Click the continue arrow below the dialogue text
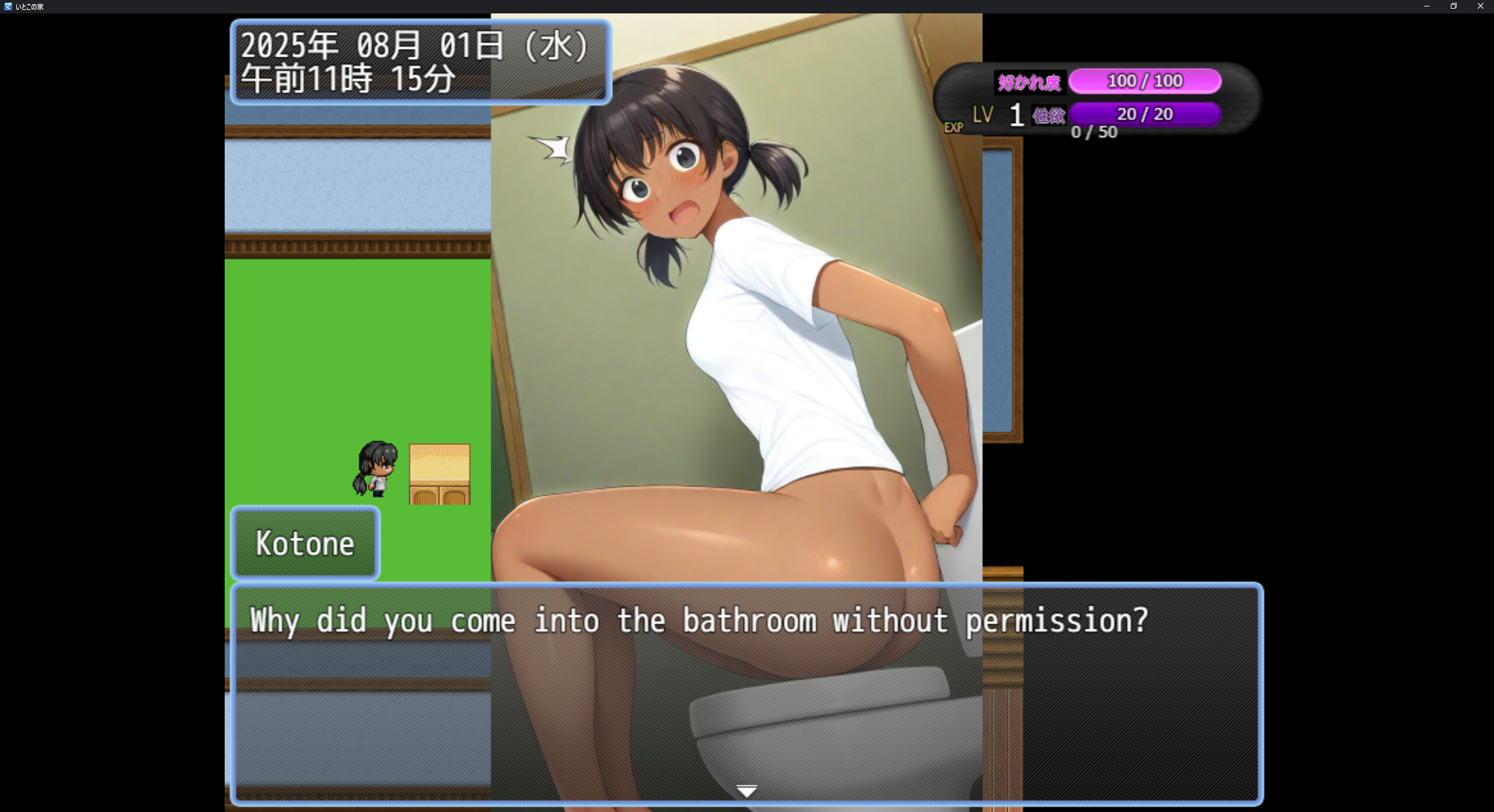The width and height of the screenshot is (1494, 812). point(747,792)
